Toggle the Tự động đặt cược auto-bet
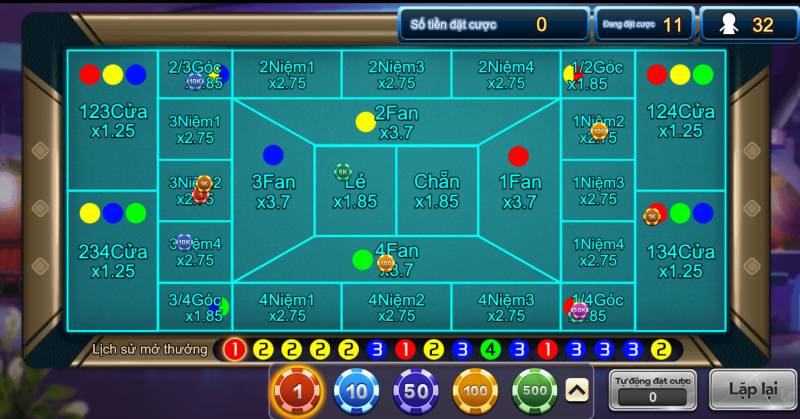This screenshot has height=419, width=800. coord(652,389)
